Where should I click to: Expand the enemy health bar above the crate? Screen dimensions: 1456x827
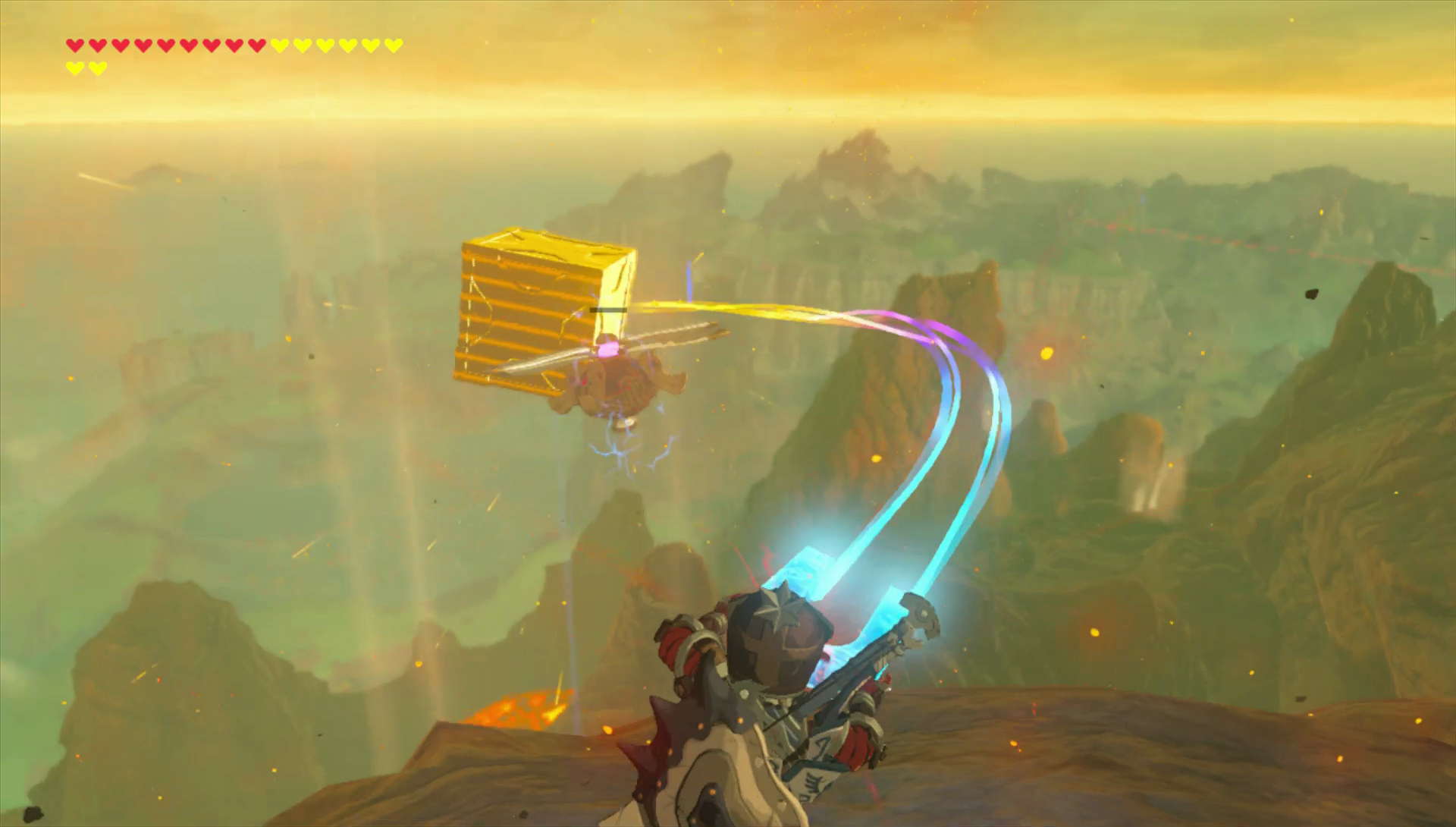pos(609,310)
